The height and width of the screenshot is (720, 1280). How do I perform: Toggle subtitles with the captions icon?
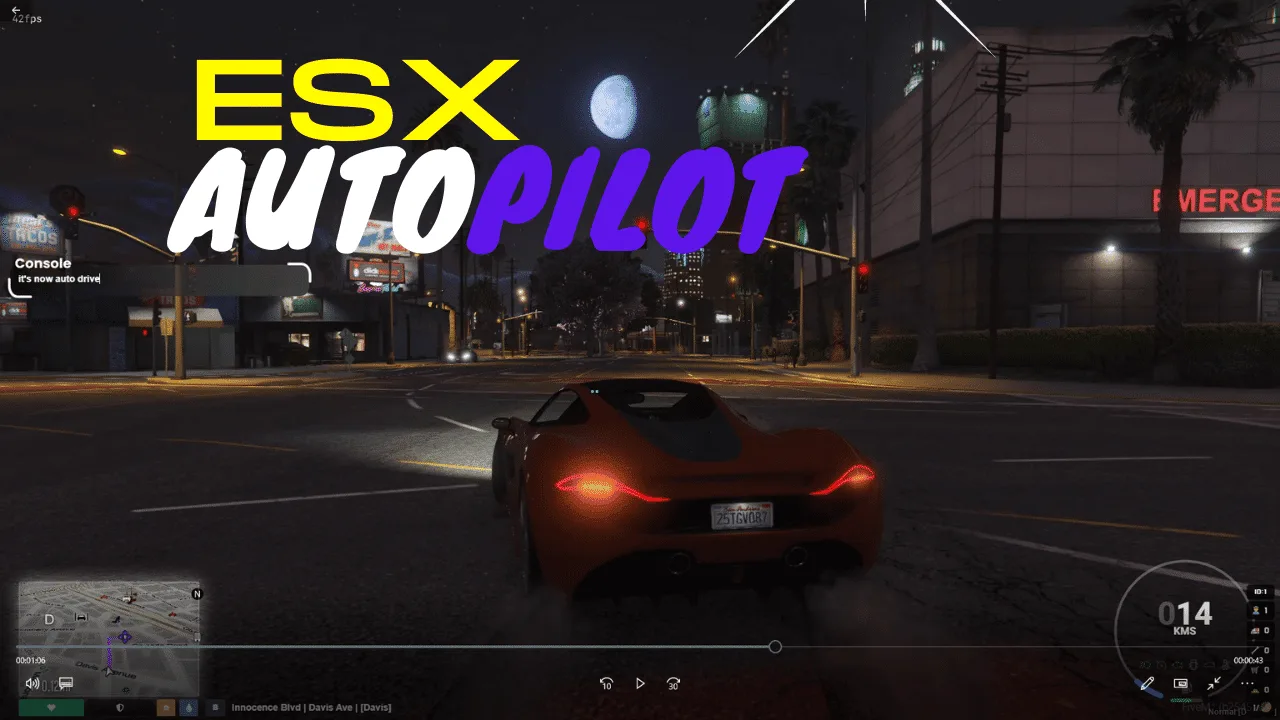coord(65,683)
